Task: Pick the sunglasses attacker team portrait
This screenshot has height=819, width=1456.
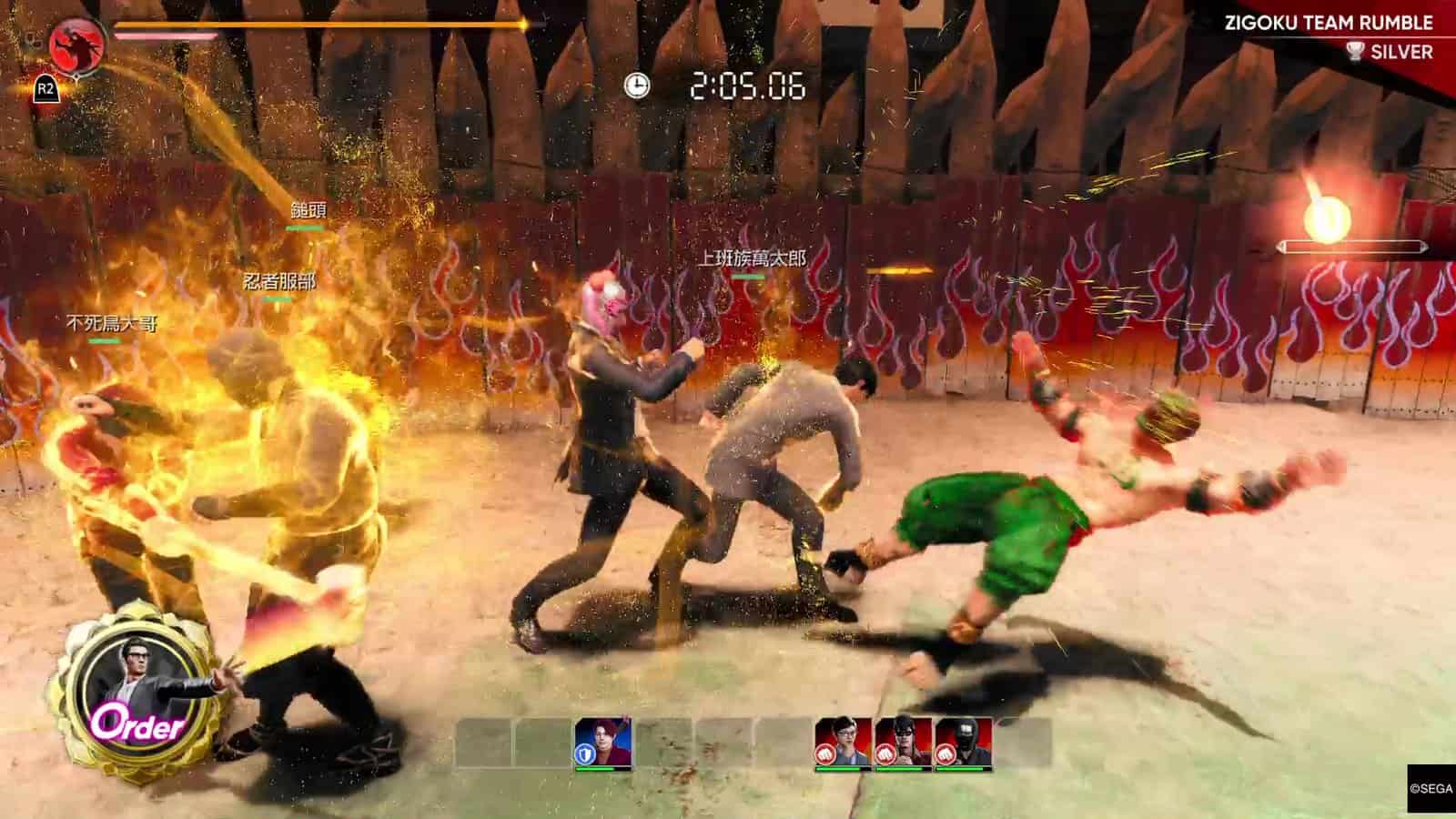Action: [903, 742]
